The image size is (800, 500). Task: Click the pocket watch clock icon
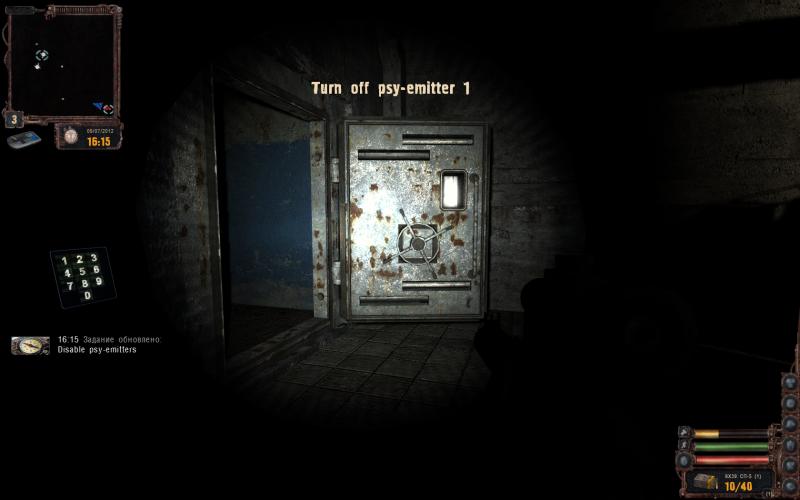click(71, 135)
